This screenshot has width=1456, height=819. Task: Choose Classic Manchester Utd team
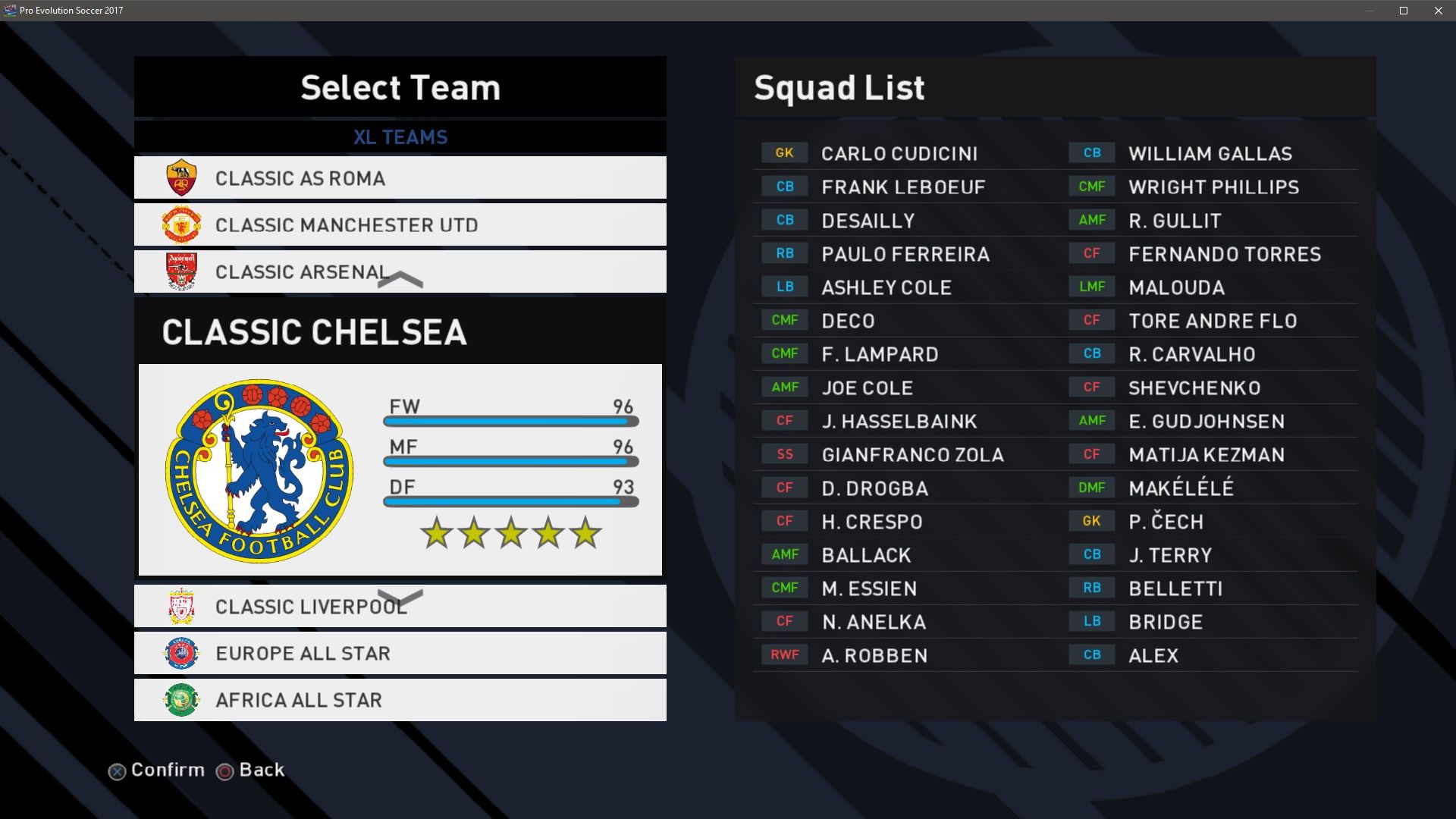click(x=400, y=225)
